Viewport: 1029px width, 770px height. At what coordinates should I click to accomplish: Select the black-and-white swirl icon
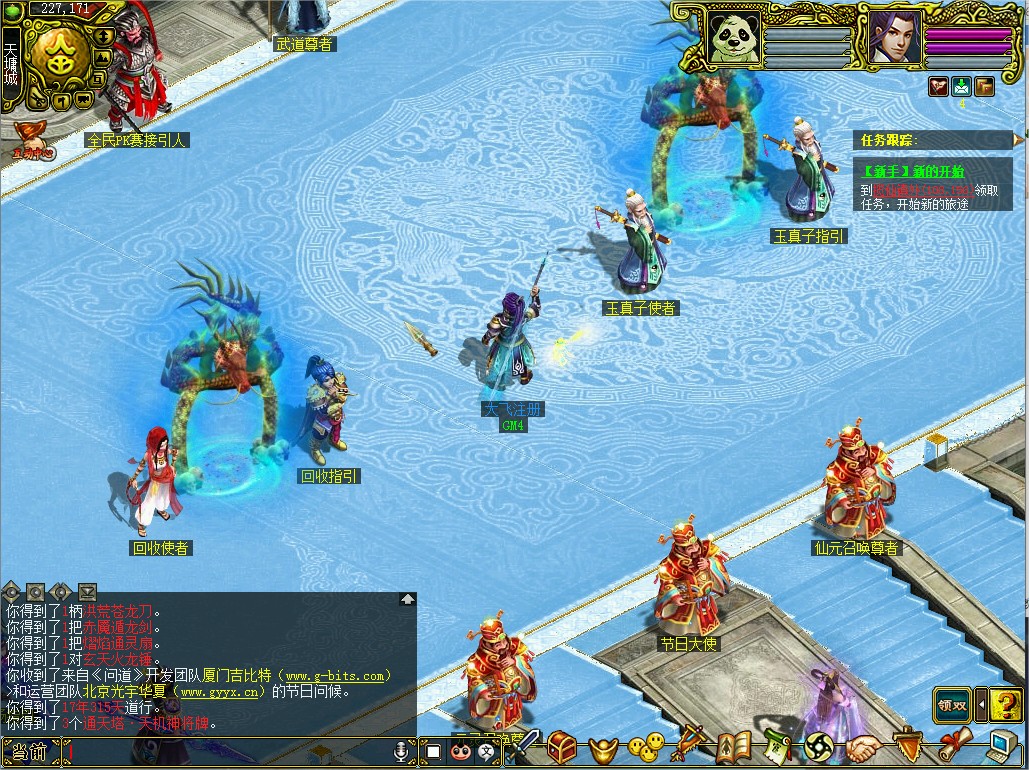(820, 747)
